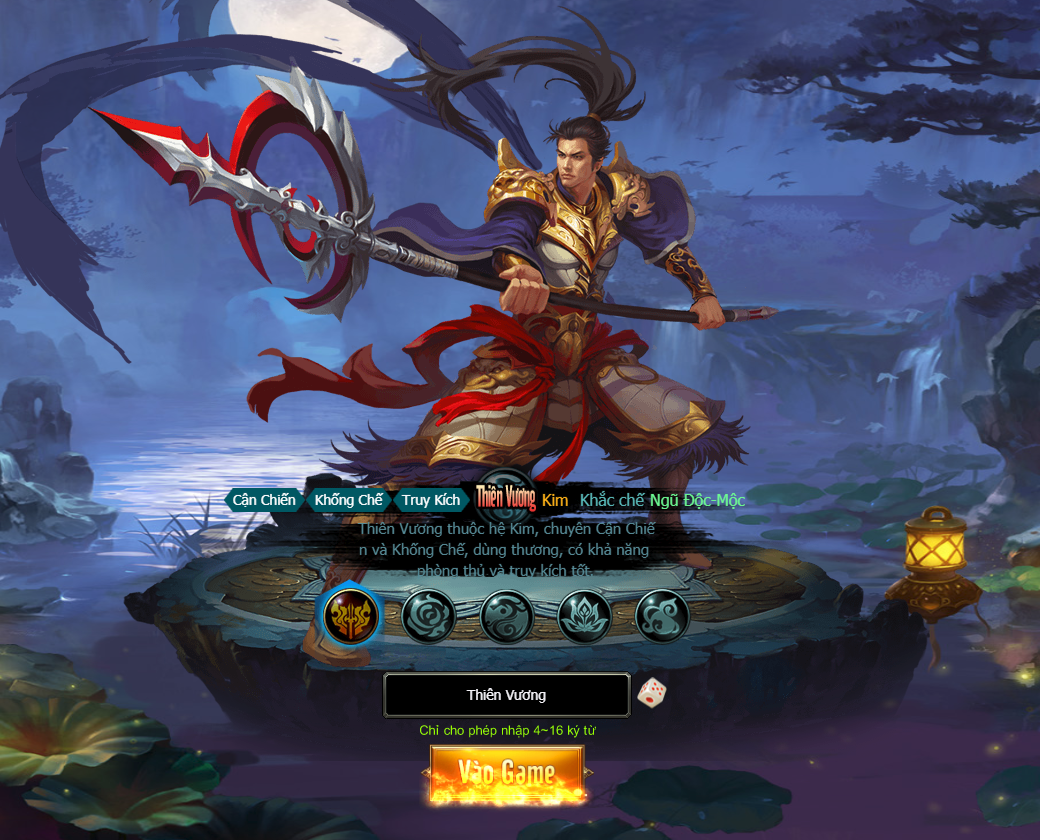
Task: Select the highlighted Thiên Vương class icon
Action: pos(351,615)
